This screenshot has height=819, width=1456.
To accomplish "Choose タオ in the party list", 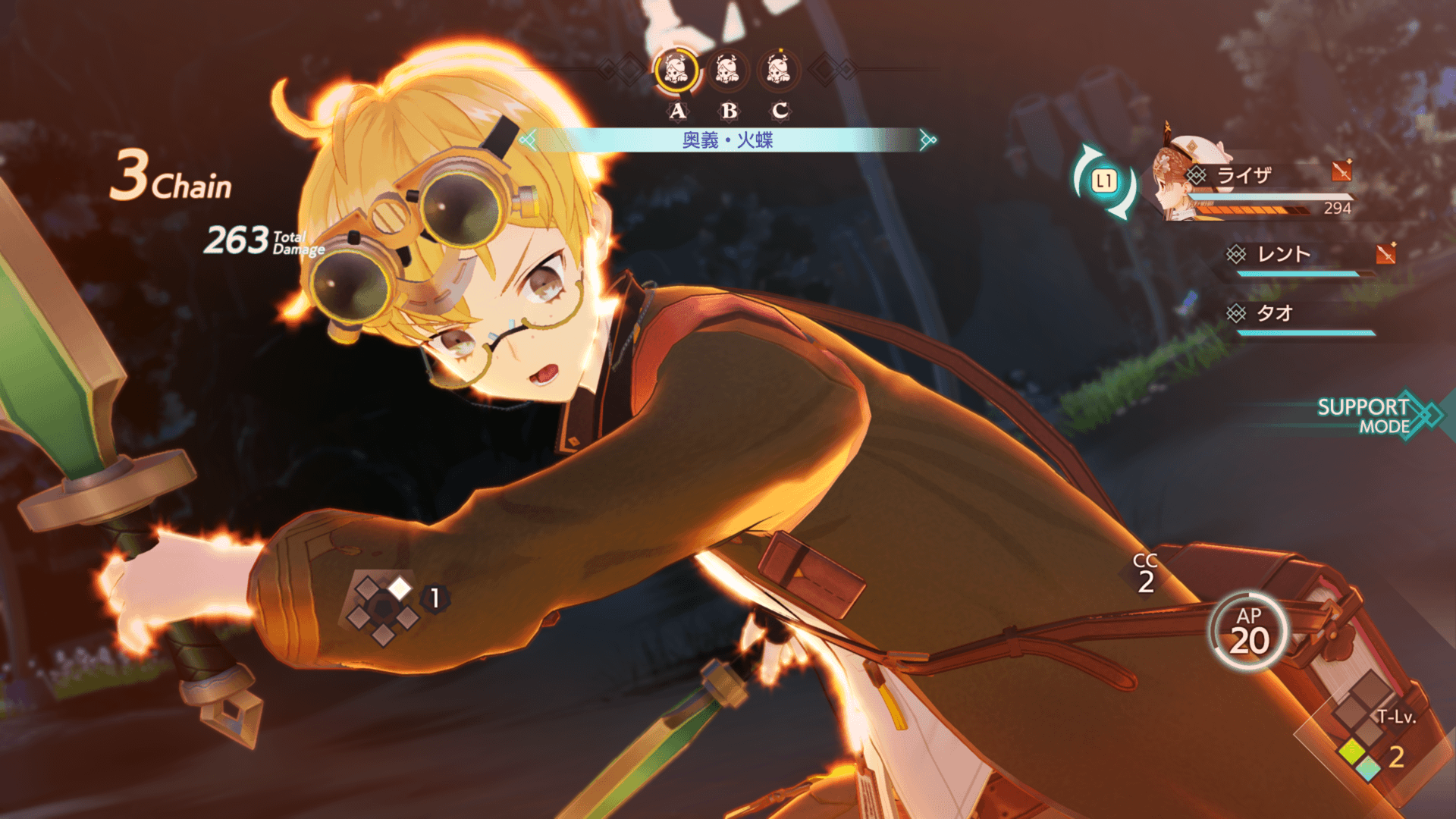I will 1274,313.
